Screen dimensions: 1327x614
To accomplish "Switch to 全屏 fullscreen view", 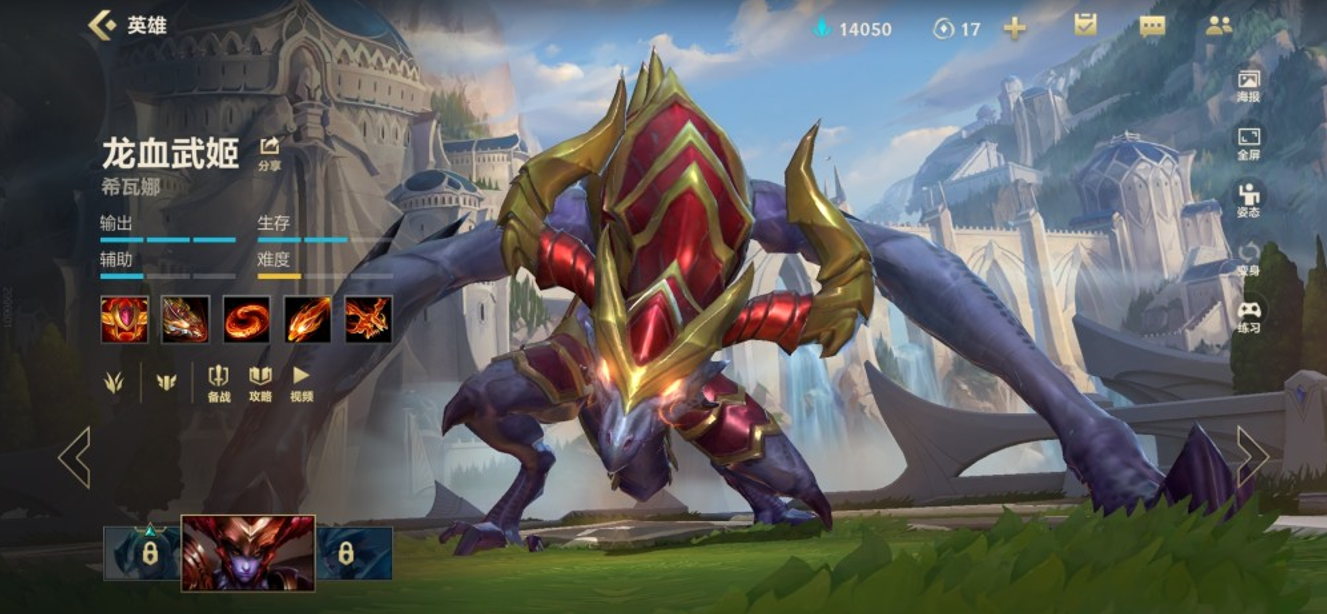I will pos(1248,143).
